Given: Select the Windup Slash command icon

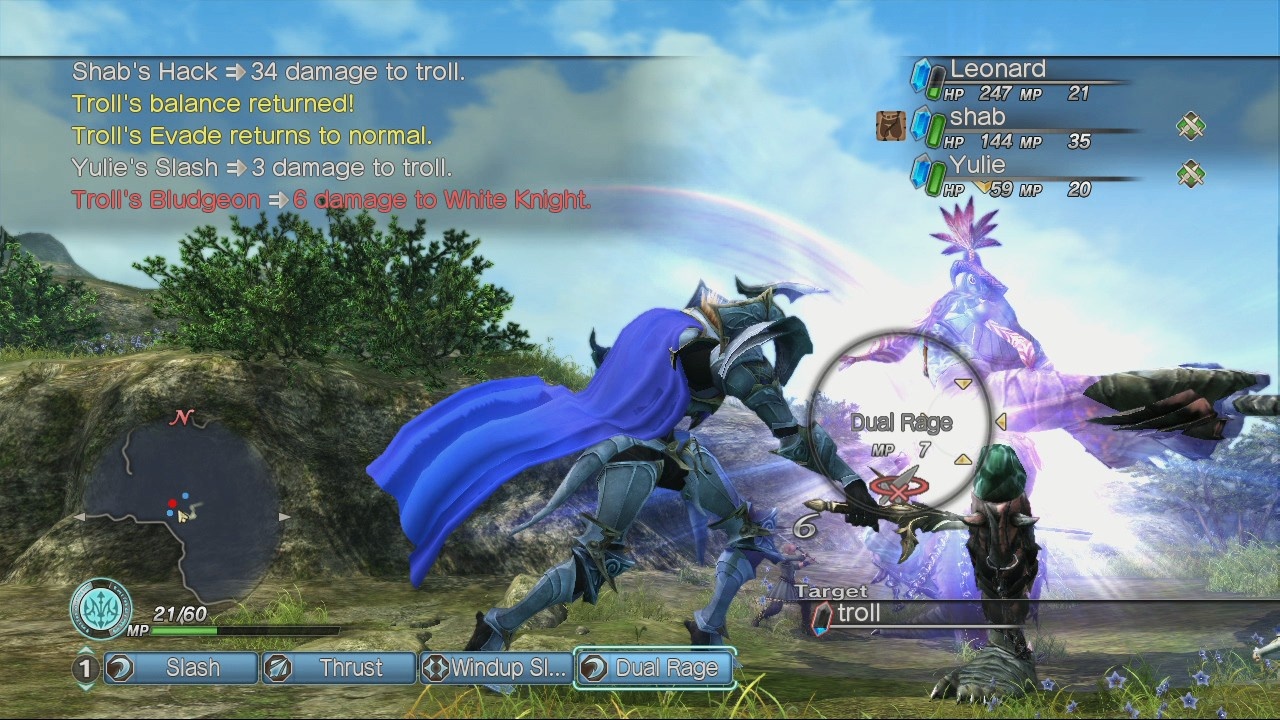Looking at the screenshot, I should coord(438,668).
